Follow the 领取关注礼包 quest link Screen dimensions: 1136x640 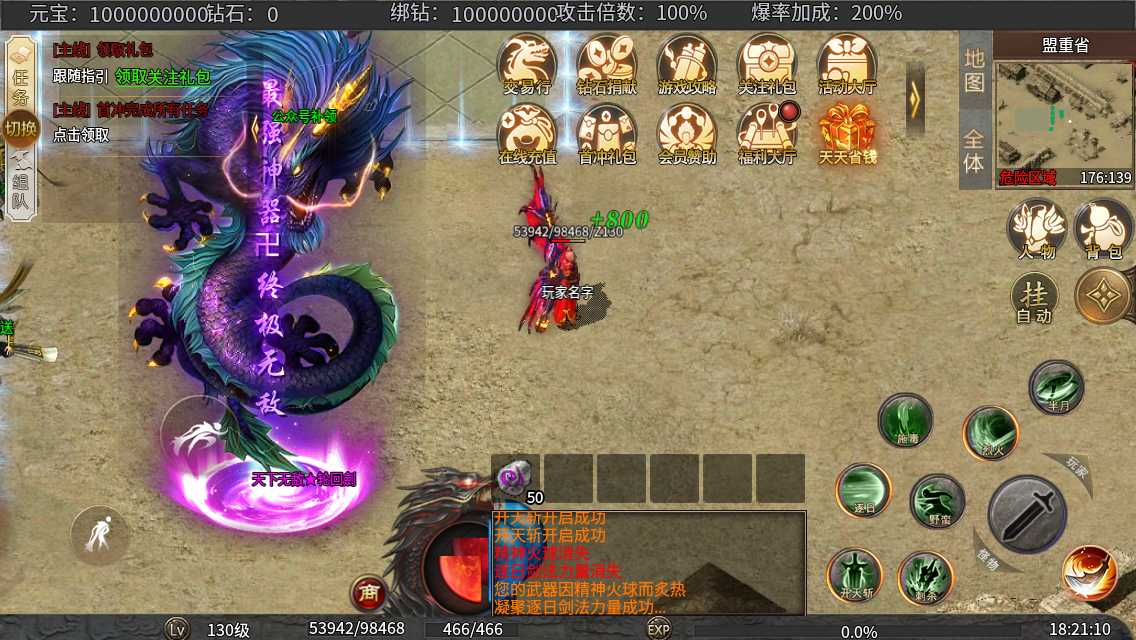tap(162, 76)
